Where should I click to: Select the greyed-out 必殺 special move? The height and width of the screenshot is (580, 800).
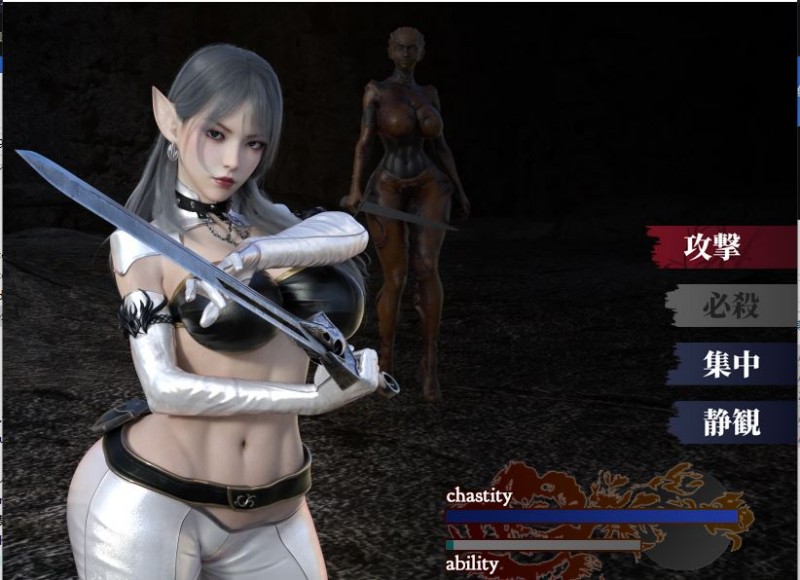(730, 306)
